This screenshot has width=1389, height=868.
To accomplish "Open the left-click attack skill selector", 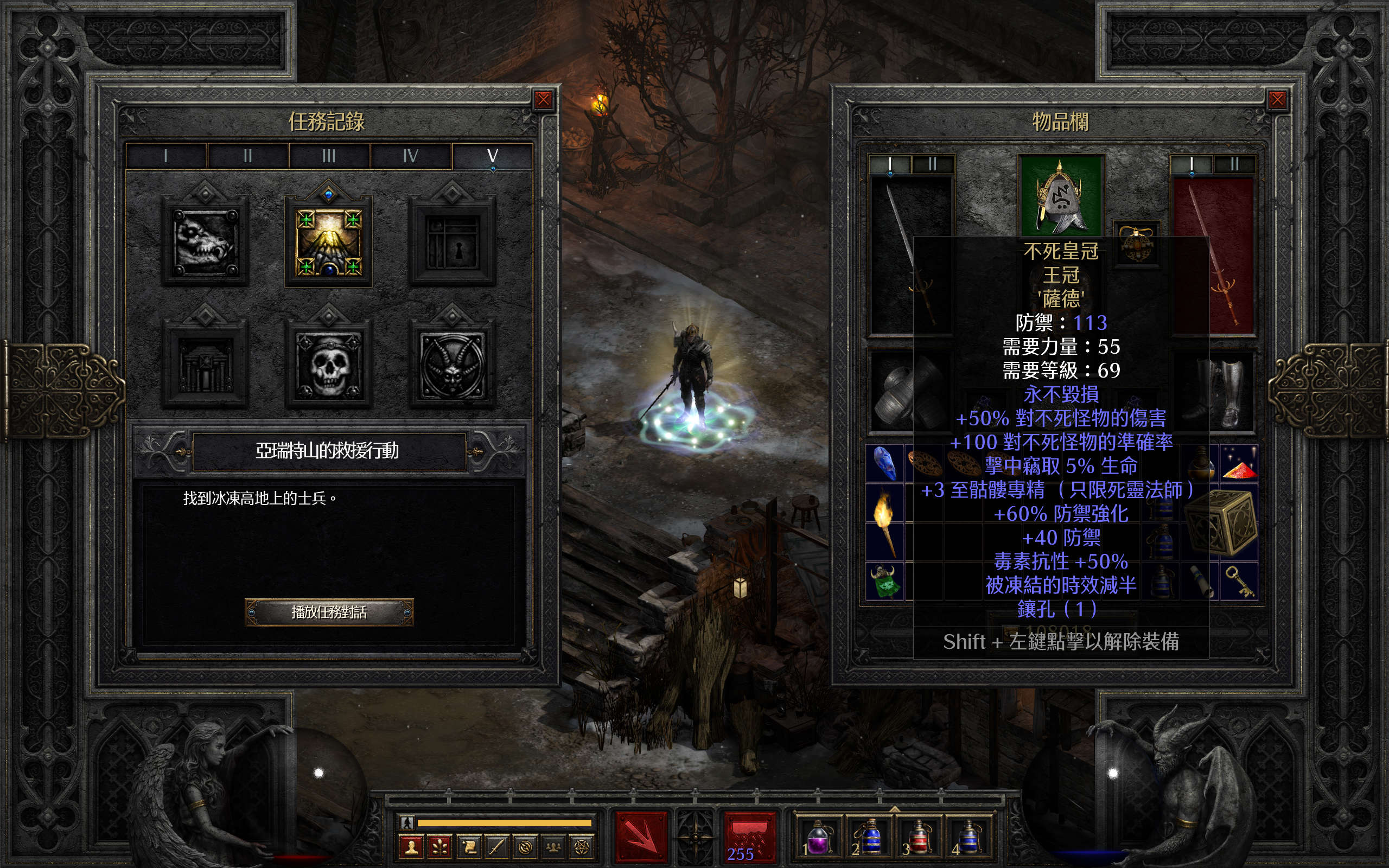I will [x=641, y=837].
